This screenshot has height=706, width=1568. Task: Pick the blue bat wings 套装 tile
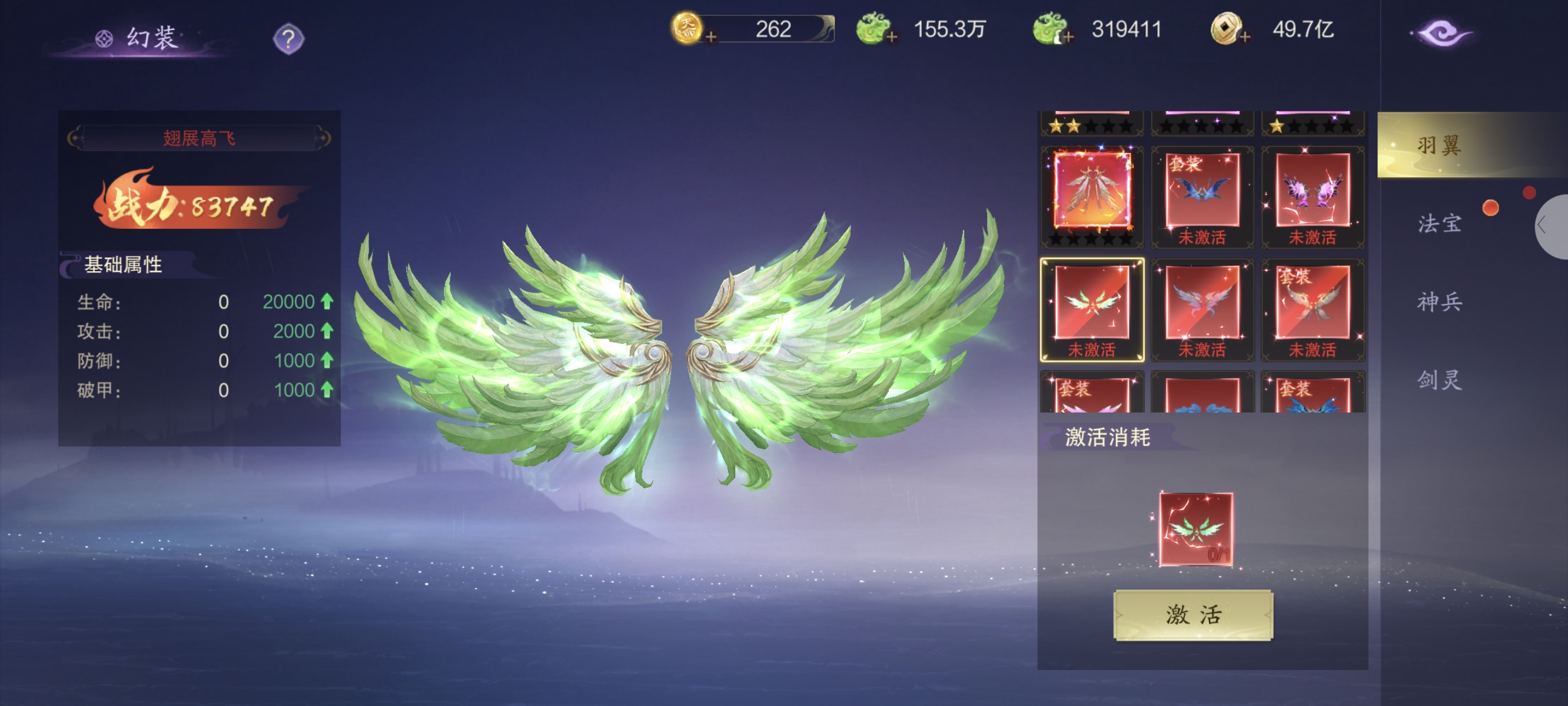point(1202,195)
